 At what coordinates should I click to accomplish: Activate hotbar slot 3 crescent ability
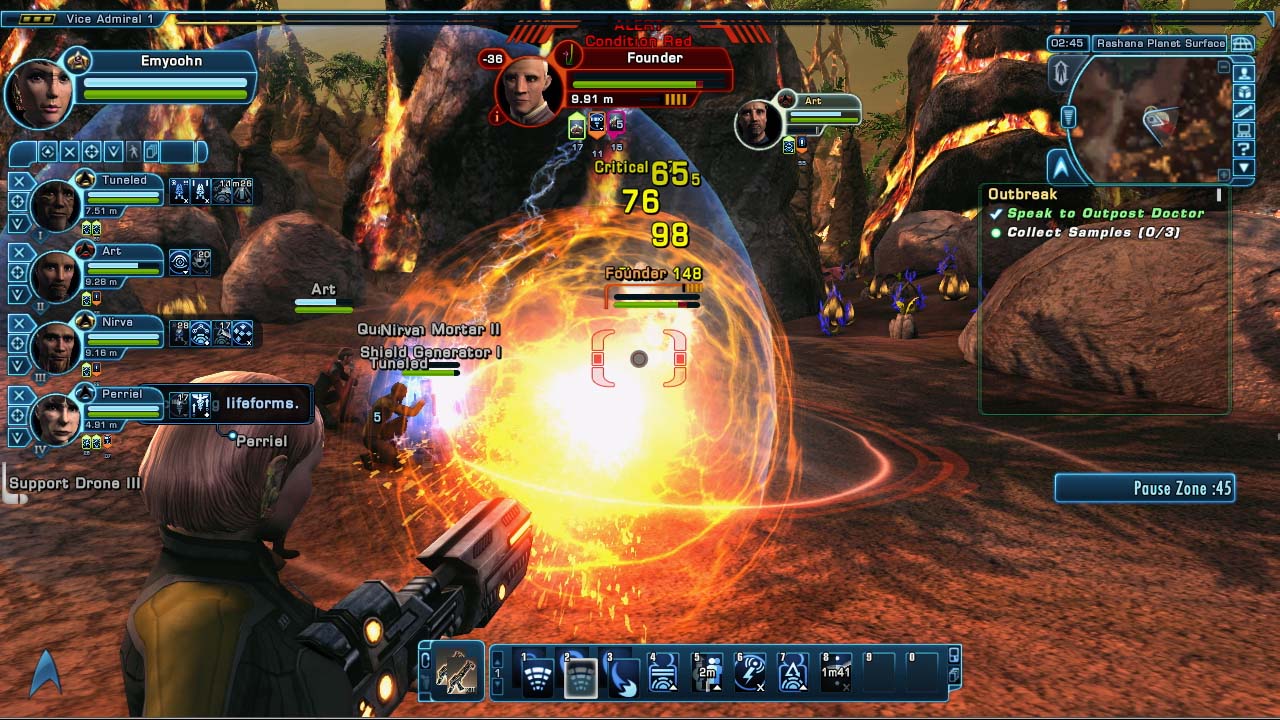tap(622, 675)
